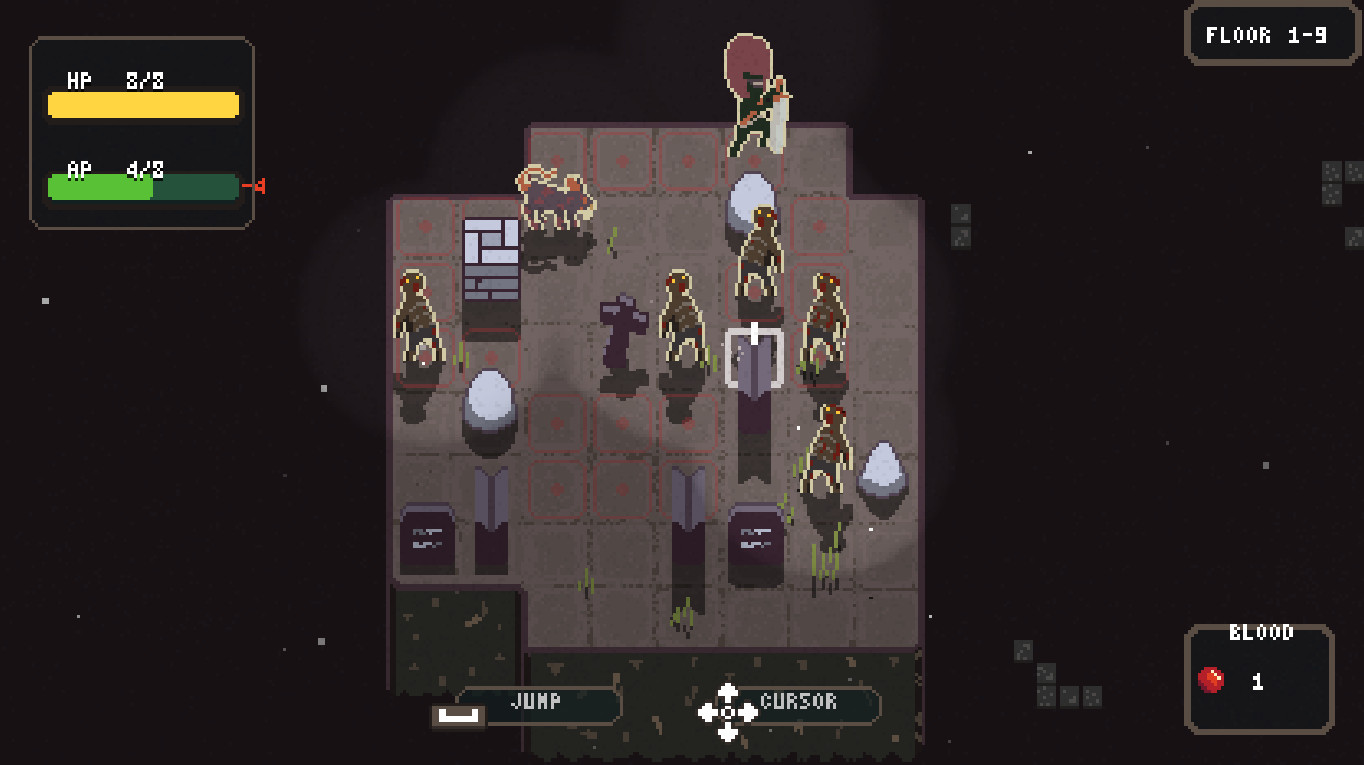Click the gravestone on the left side

(428, 537)
